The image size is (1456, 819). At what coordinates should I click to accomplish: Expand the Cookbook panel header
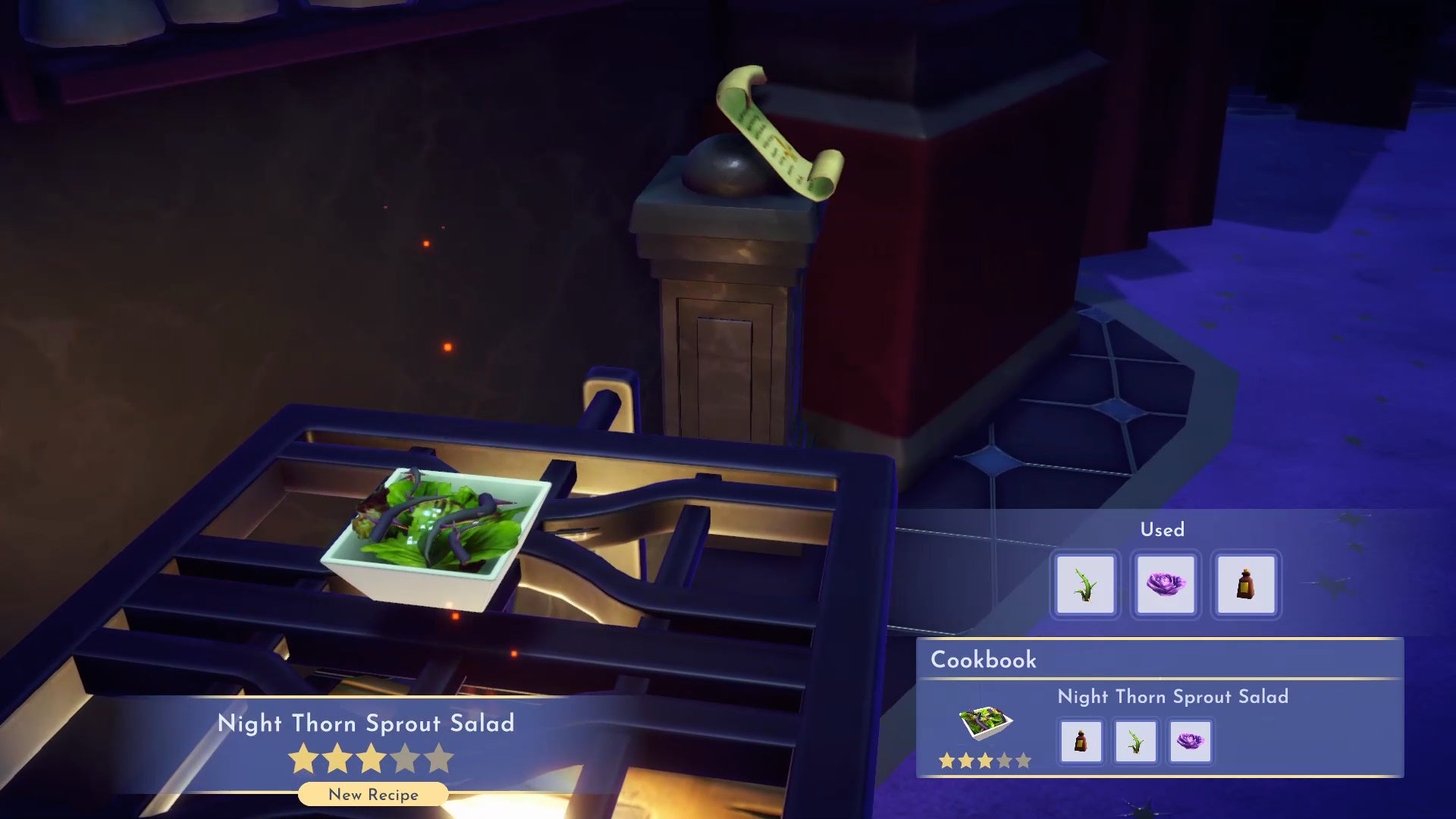pyautogui.click(x=982, y=660)
